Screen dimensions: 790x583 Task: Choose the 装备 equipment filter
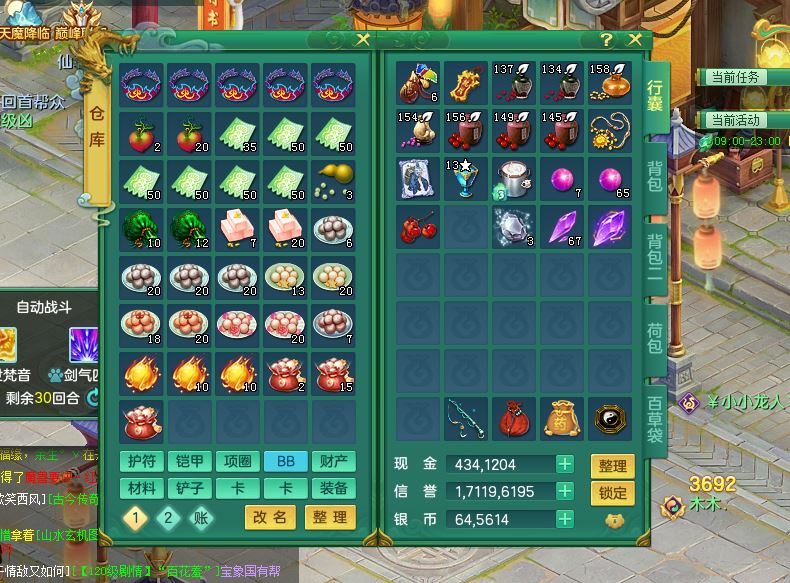[x=333, y=488]
